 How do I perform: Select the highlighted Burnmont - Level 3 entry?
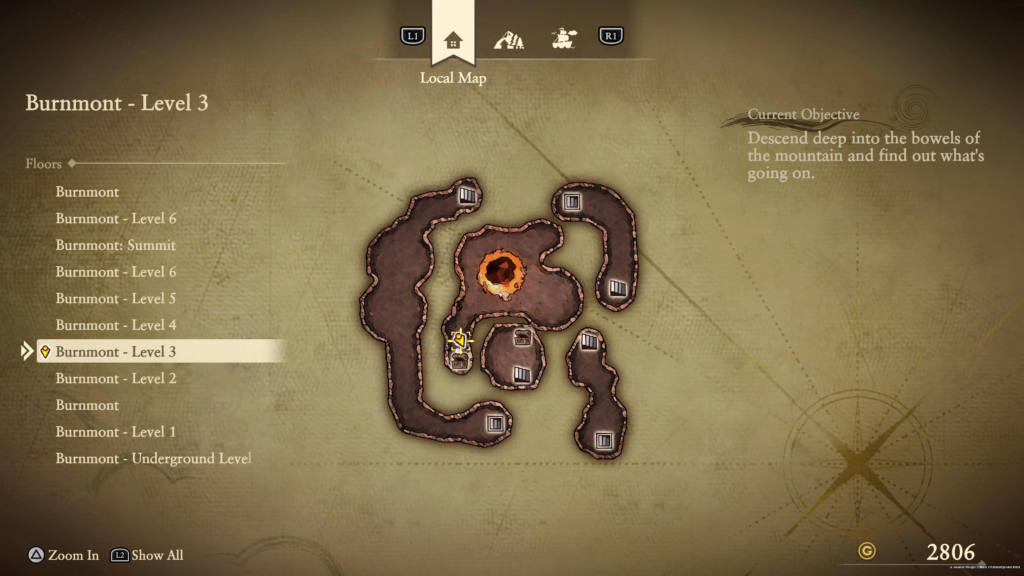tap(116, 352)
